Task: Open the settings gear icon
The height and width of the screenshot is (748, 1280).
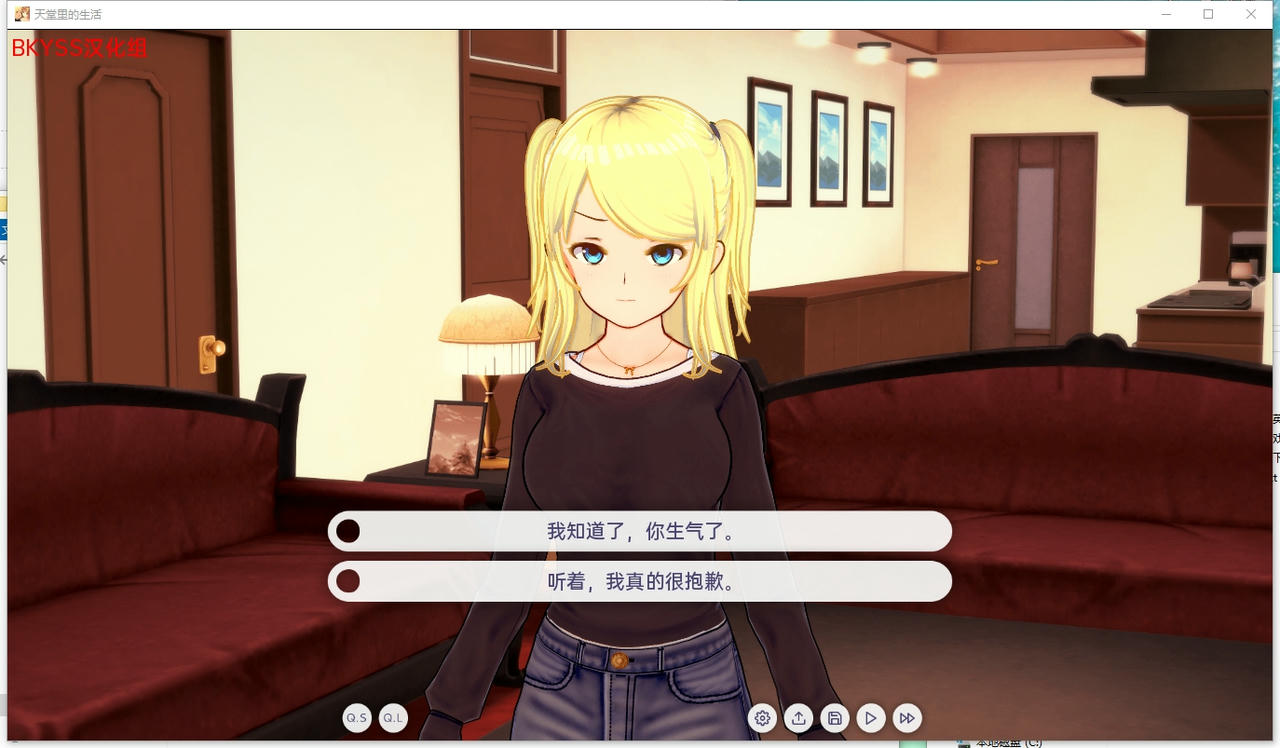Action: pyautogui.click(x=763, y=718)
